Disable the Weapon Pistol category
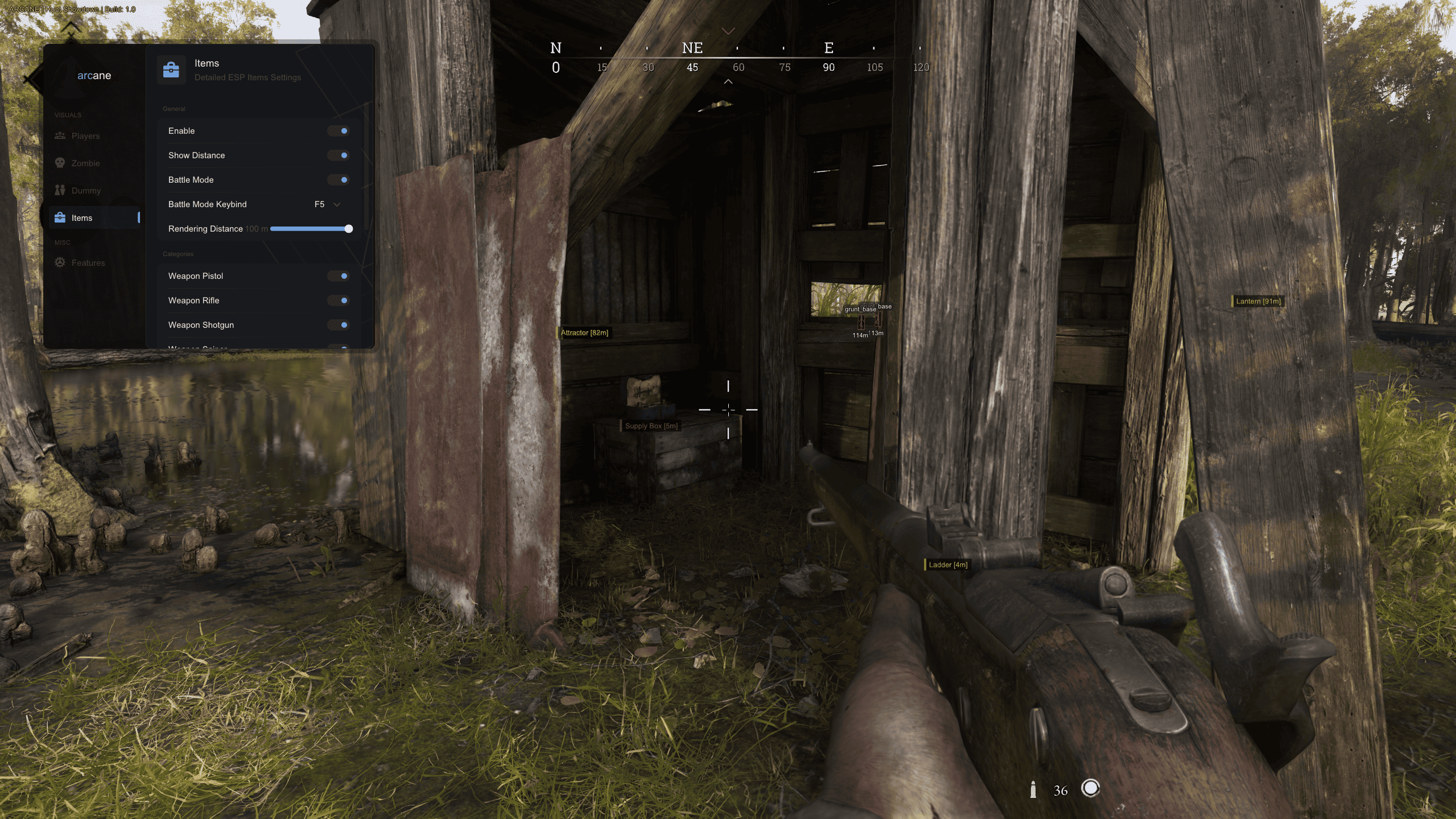 340,276
